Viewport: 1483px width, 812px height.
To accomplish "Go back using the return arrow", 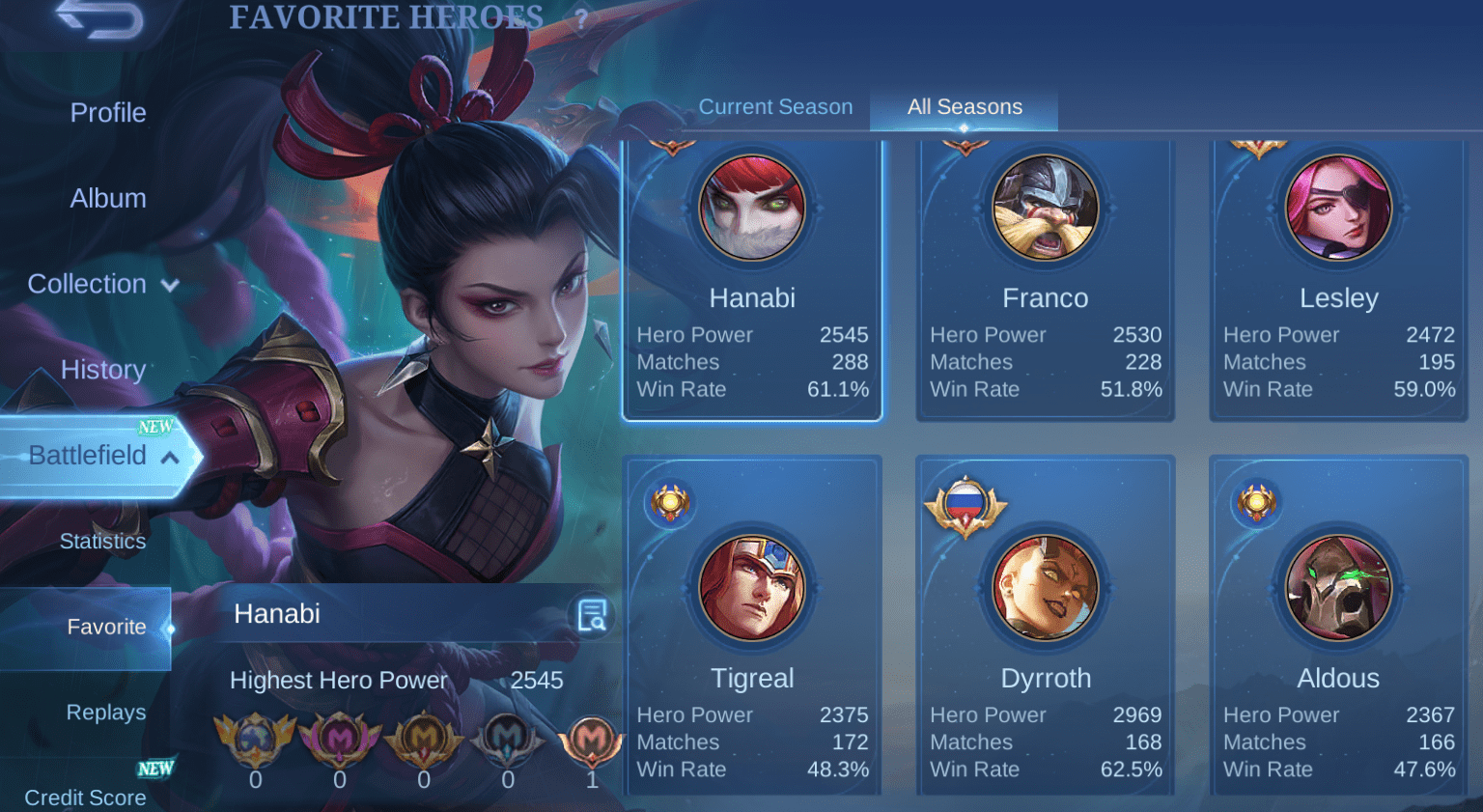I will click(100, 19).
